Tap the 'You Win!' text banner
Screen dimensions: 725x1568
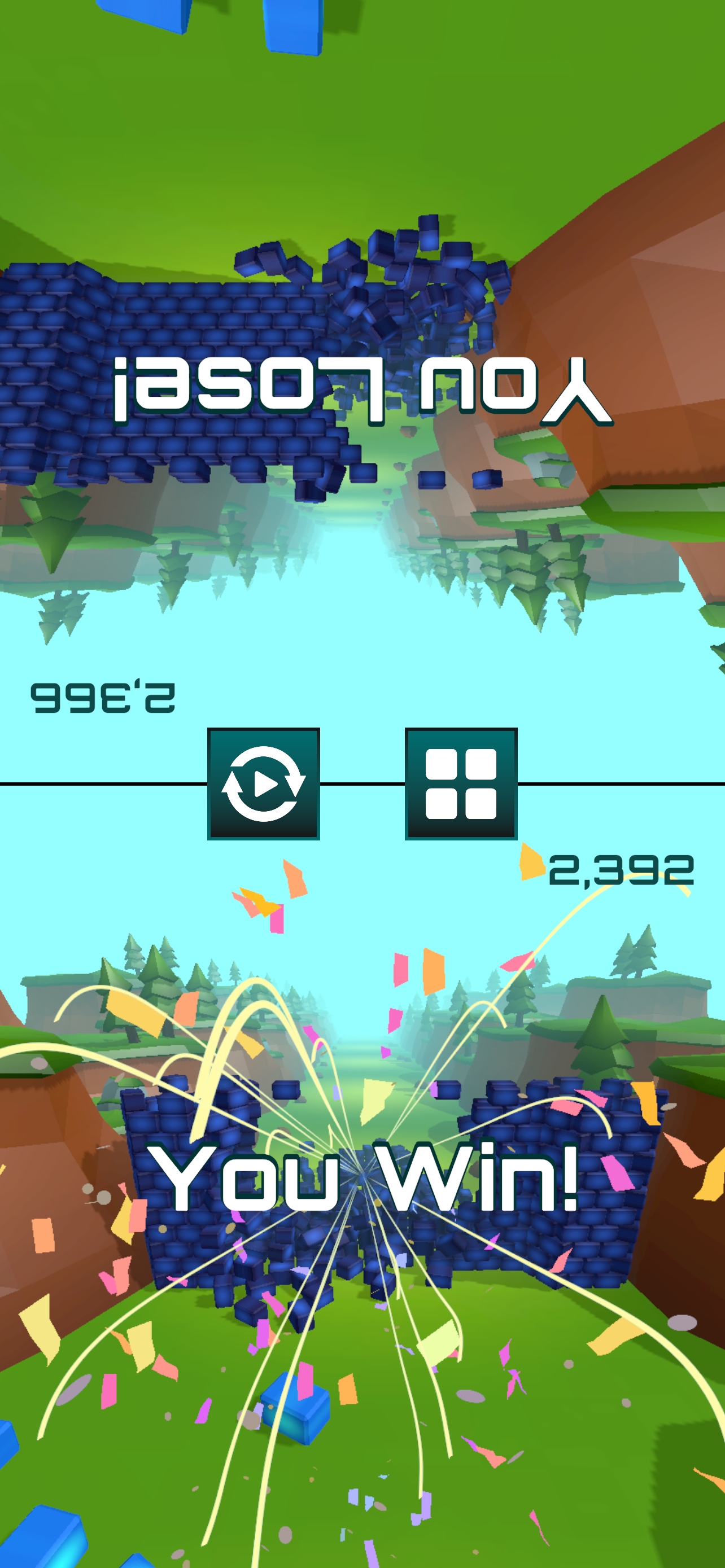(x=365, y=1173)
